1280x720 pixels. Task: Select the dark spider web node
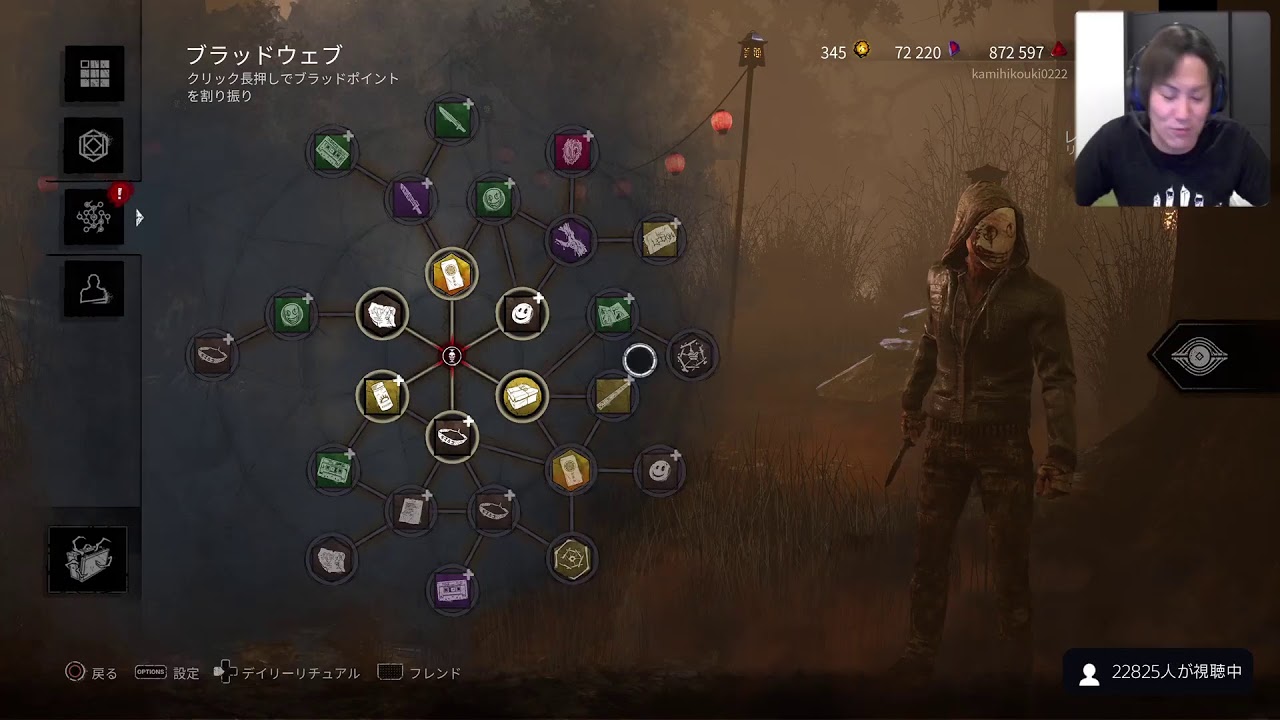[692, 355]
